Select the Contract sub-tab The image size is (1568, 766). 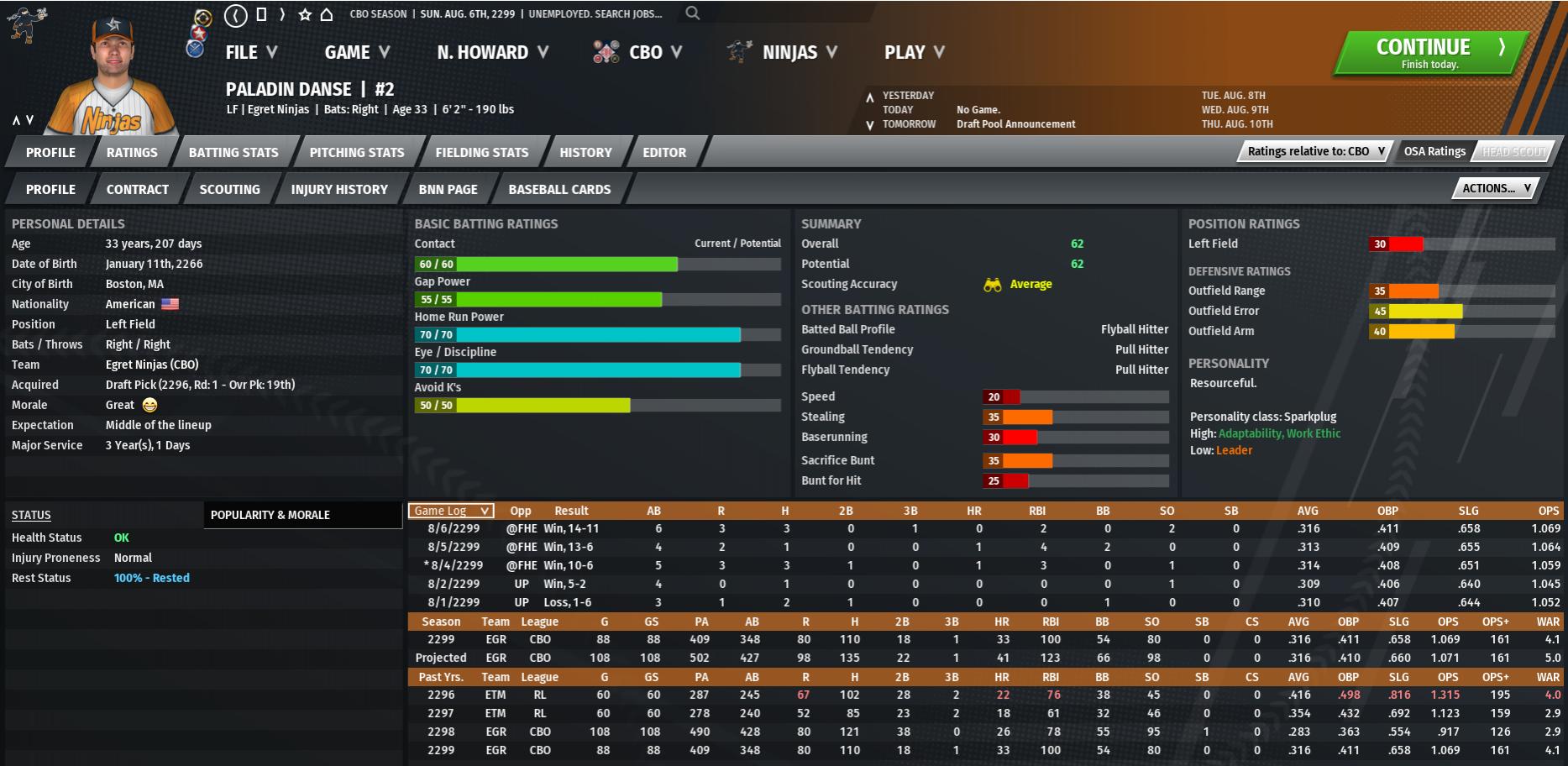click(x=138, y=189)
